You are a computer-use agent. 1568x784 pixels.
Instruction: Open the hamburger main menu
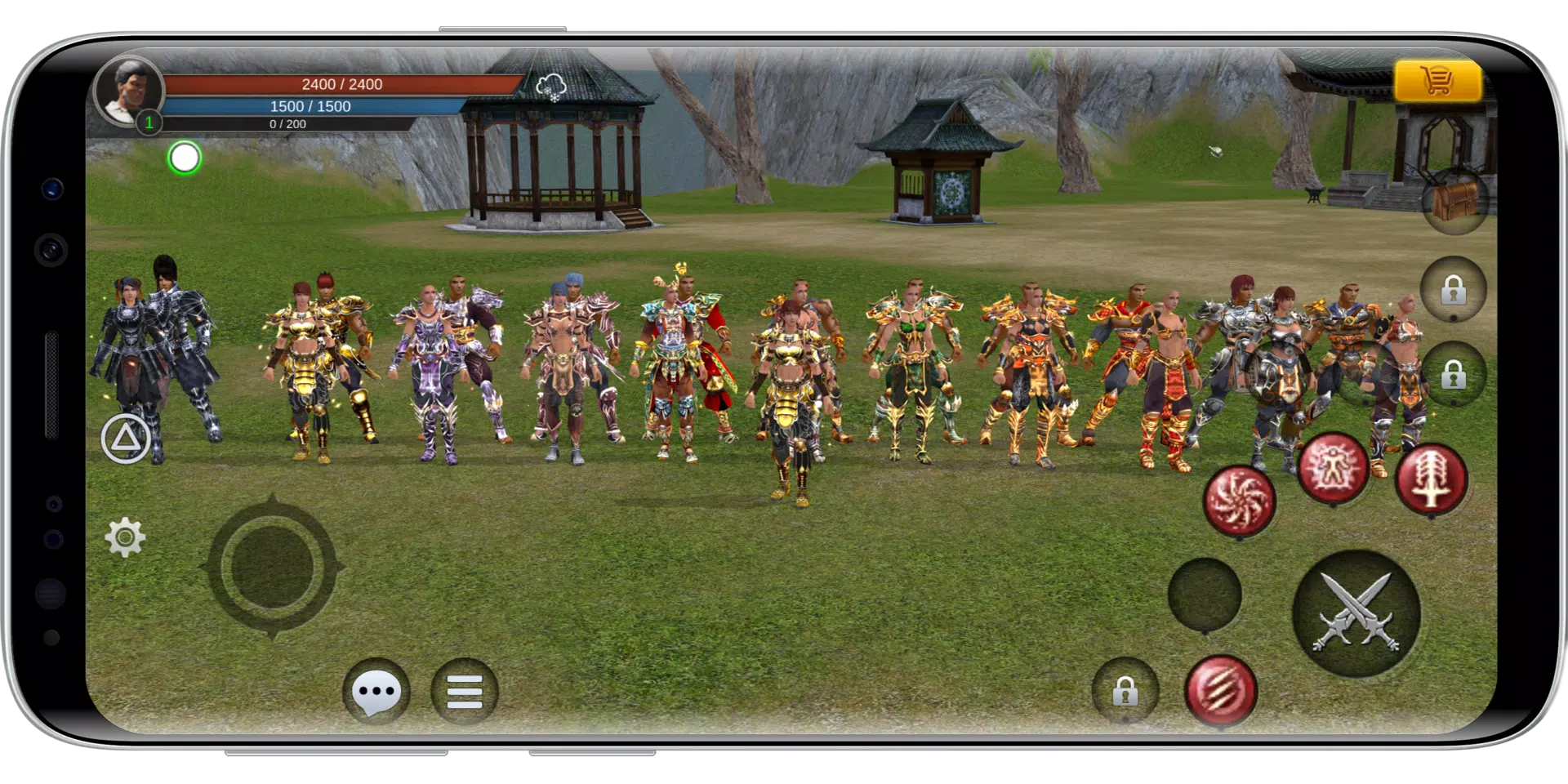coord(464,691)
